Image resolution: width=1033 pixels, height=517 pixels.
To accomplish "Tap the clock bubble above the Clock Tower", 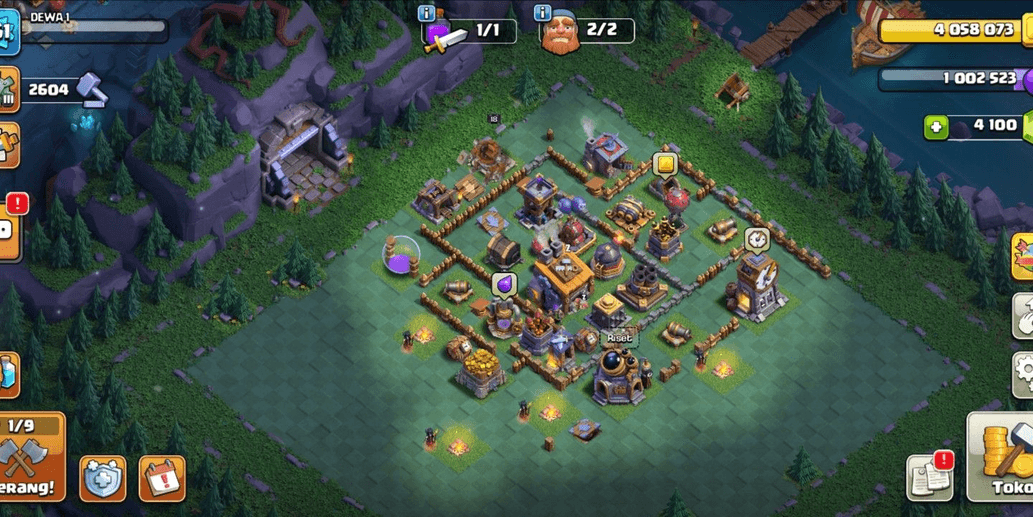I will tap(756, 239).
